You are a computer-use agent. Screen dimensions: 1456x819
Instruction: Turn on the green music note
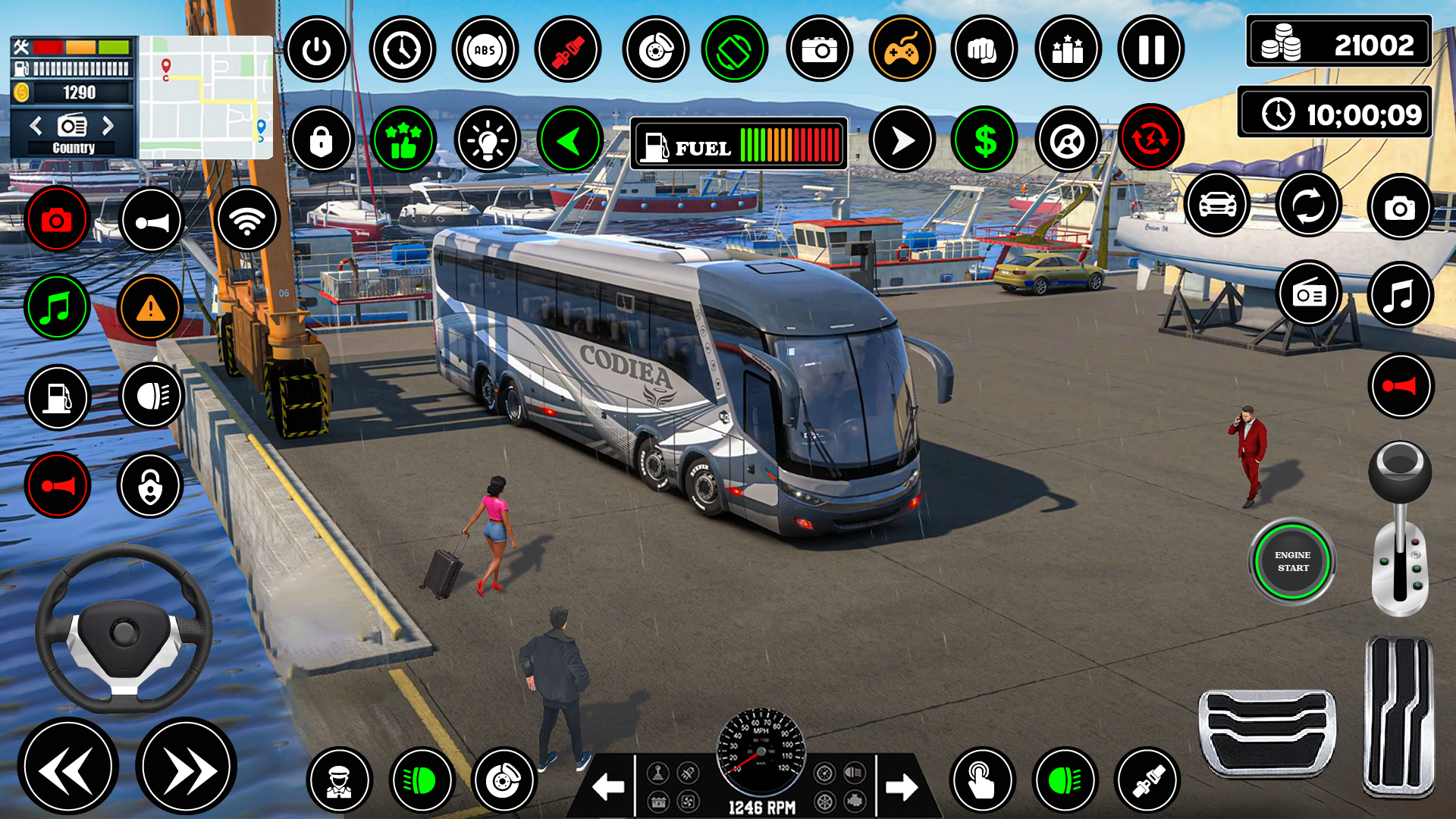pos(57,308)
